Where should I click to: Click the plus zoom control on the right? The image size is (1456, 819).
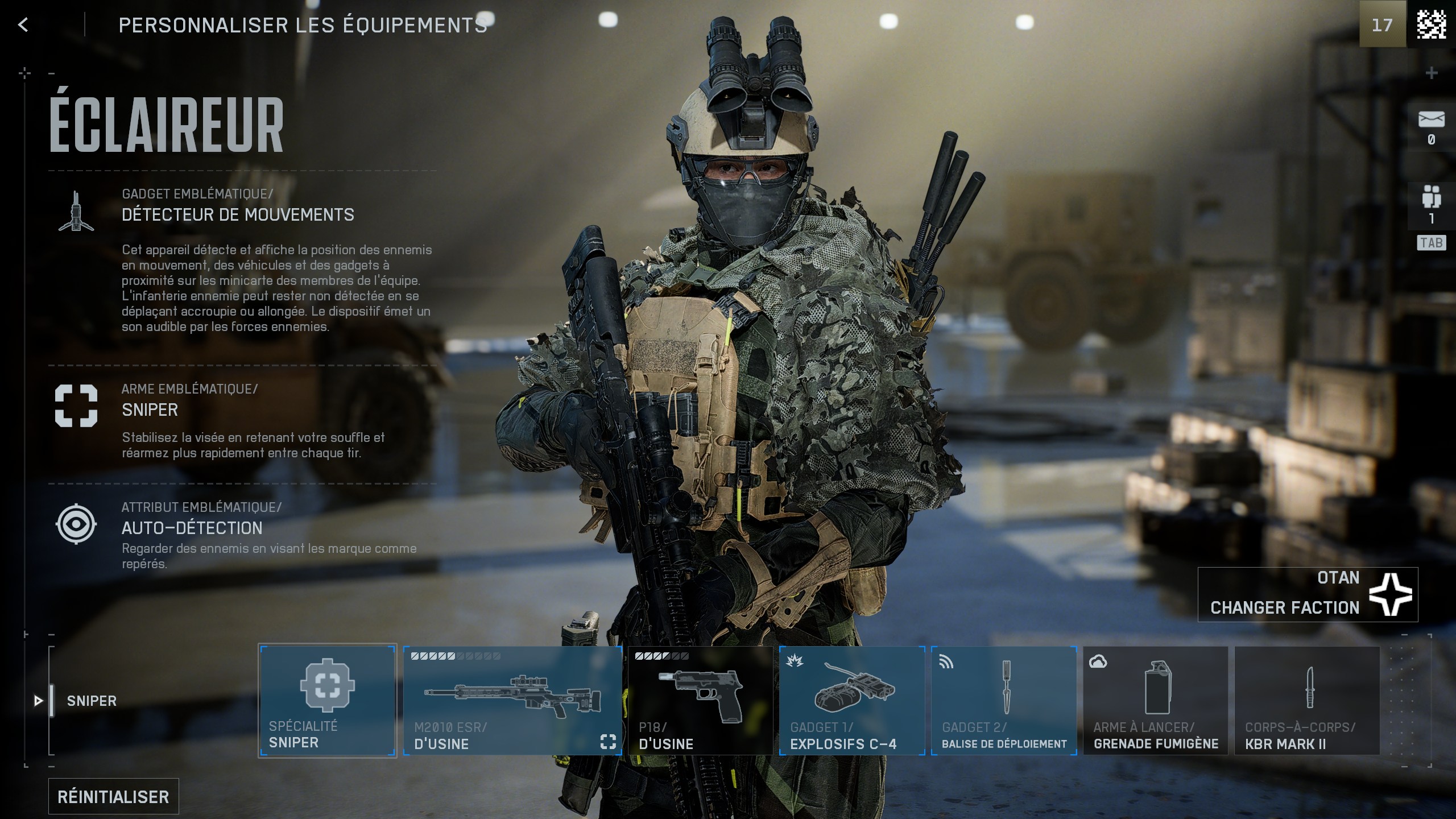pos(1433,72)
